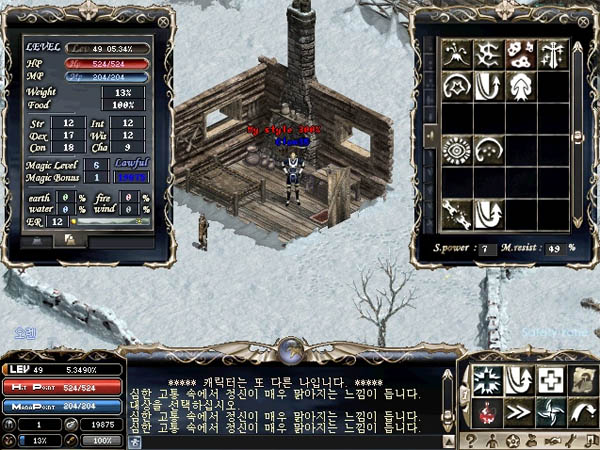Image resolution: width=600 pixels, height=450 pixels.
Task: Open the question mark help button
Action: (x=472, y=440)
